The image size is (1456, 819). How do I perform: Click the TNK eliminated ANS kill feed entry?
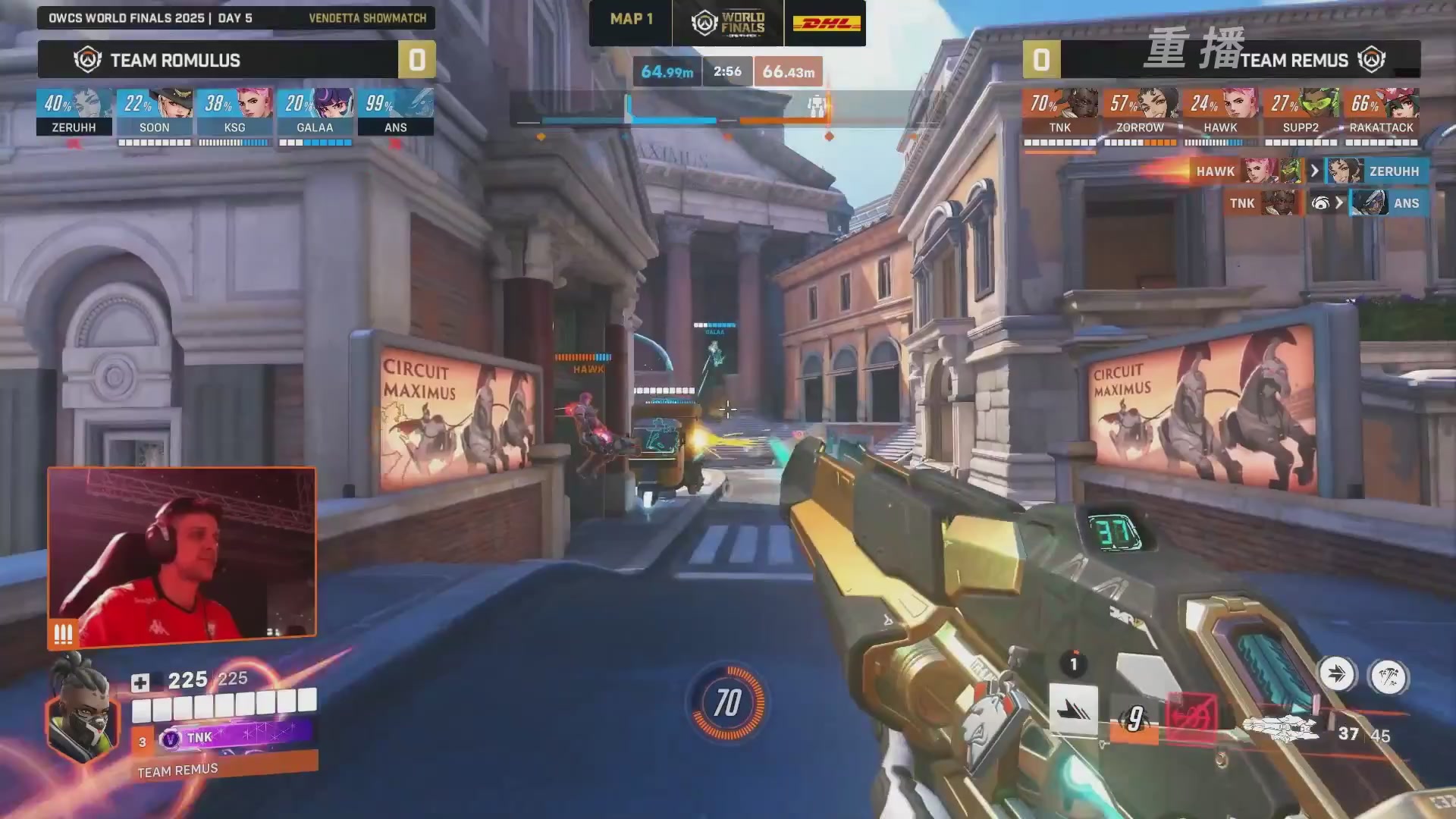(1325, 203)
